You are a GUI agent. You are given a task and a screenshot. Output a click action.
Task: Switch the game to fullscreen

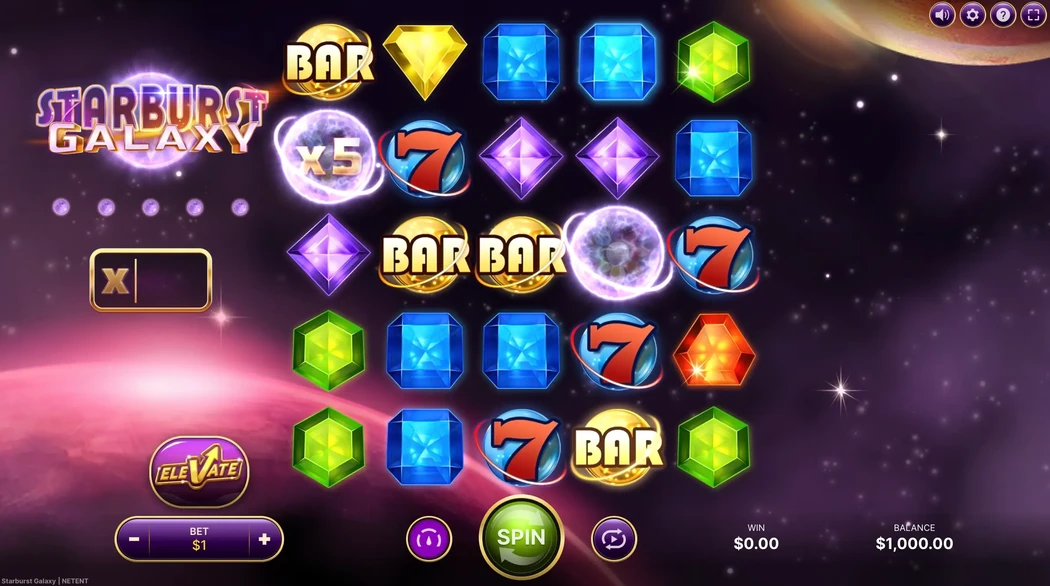pyautogui.click(x=1033, y=15)
